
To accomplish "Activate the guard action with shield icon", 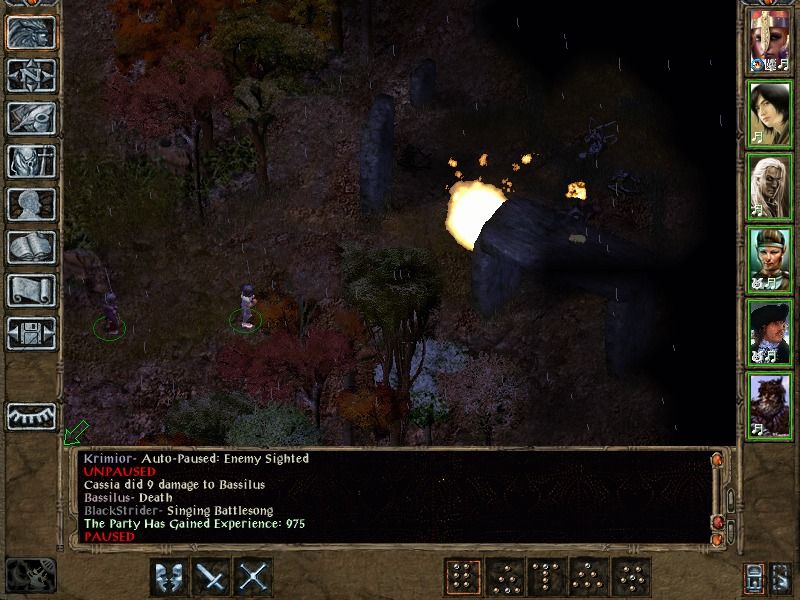I will [169, 576].
